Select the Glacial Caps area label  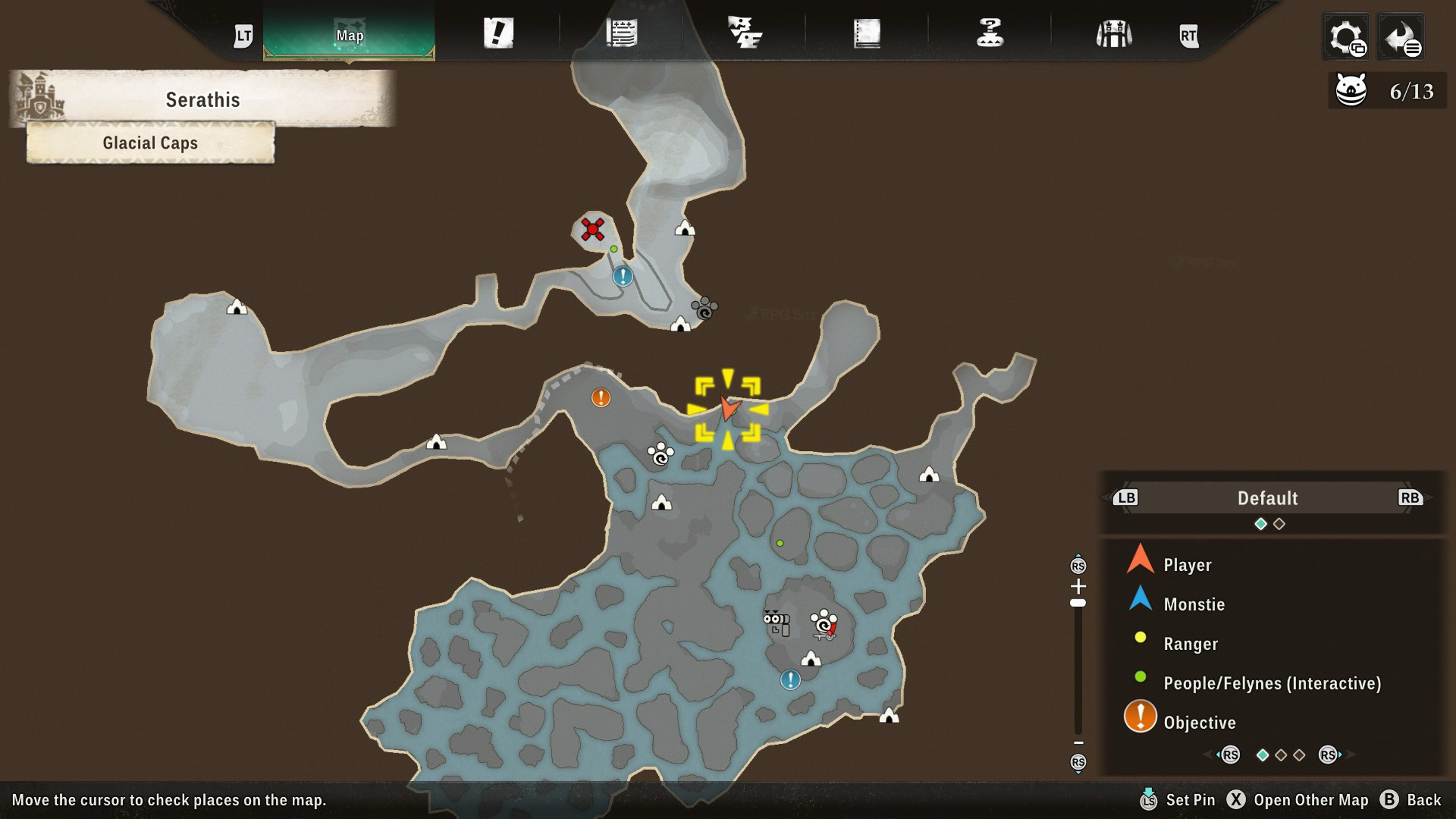point(150,143)
